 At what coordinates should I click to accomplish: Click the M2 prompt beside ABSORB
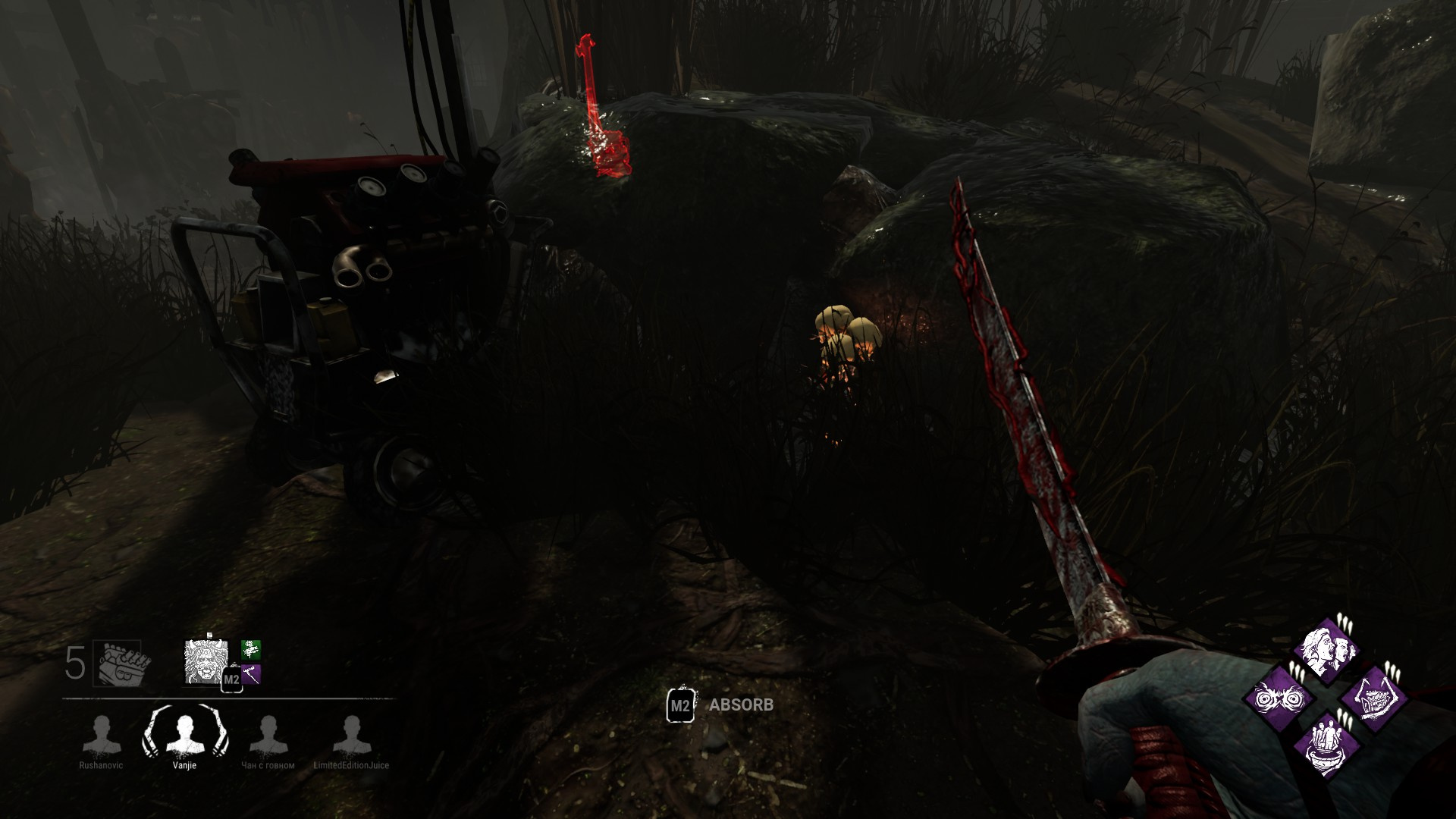[680, 704]
